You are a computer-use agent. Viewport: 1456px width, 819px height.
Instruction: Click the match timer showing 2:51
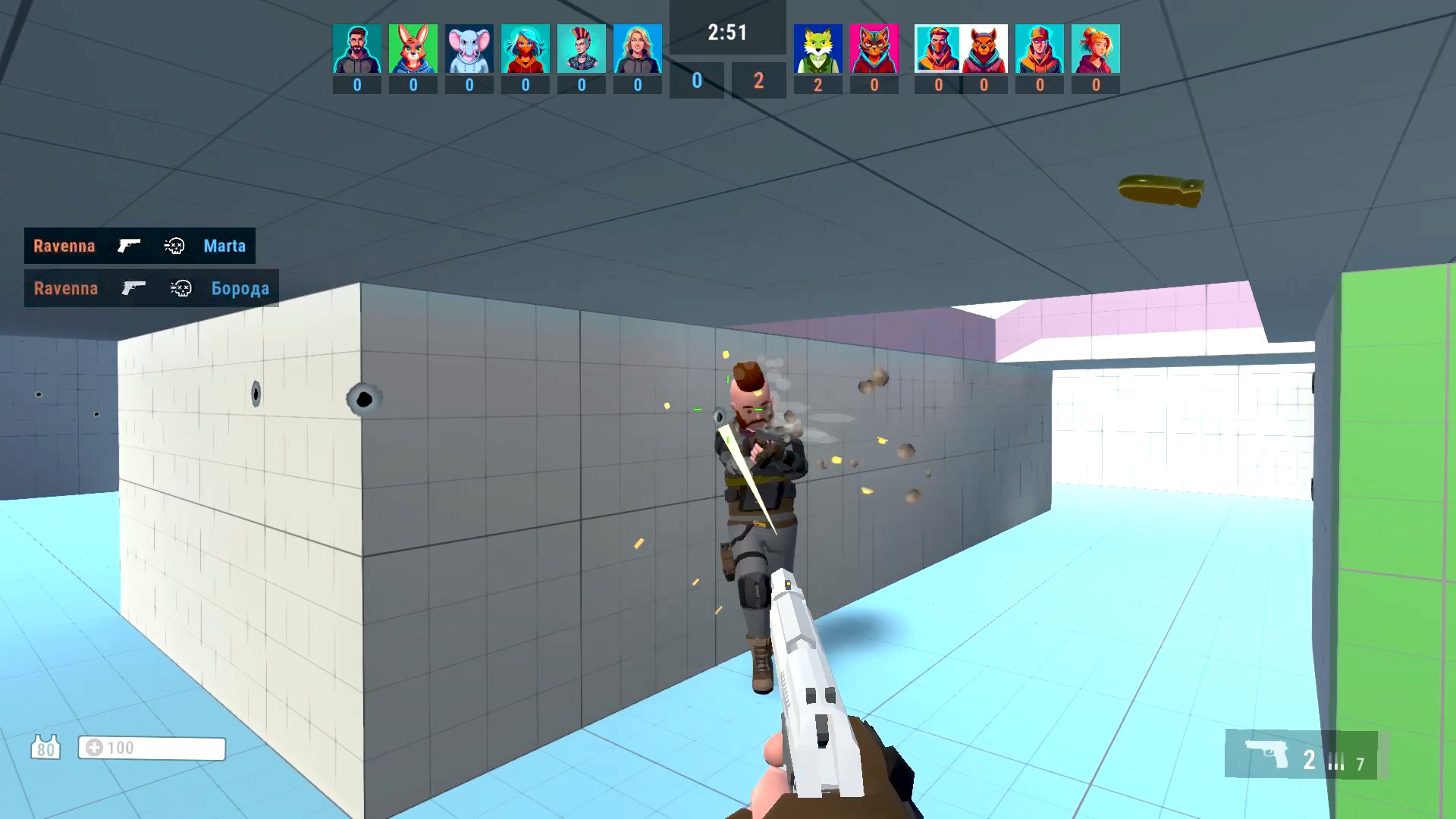726,33
